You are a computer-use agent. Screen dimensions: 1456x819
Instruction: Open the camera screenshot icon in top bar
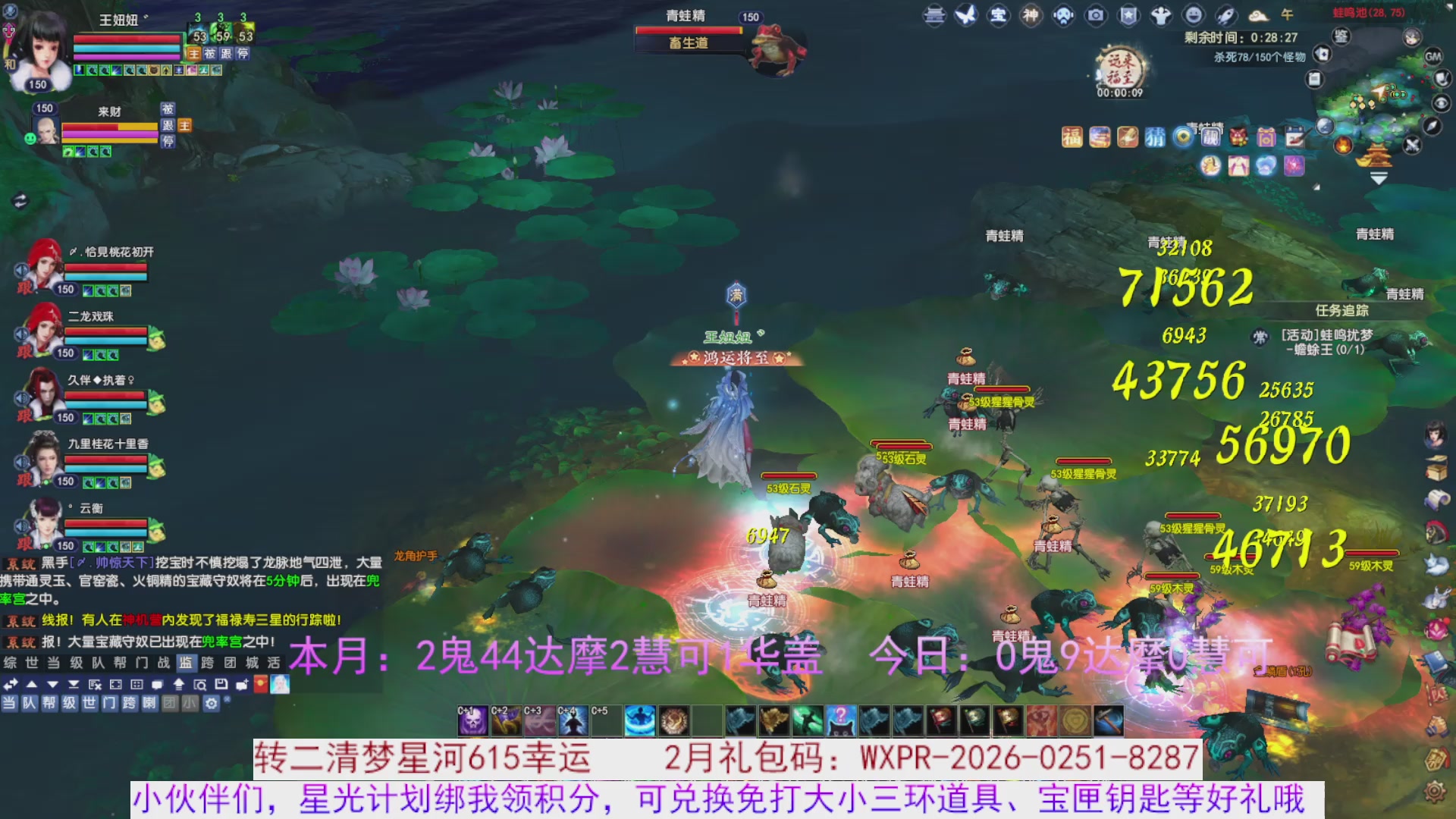1097,14
